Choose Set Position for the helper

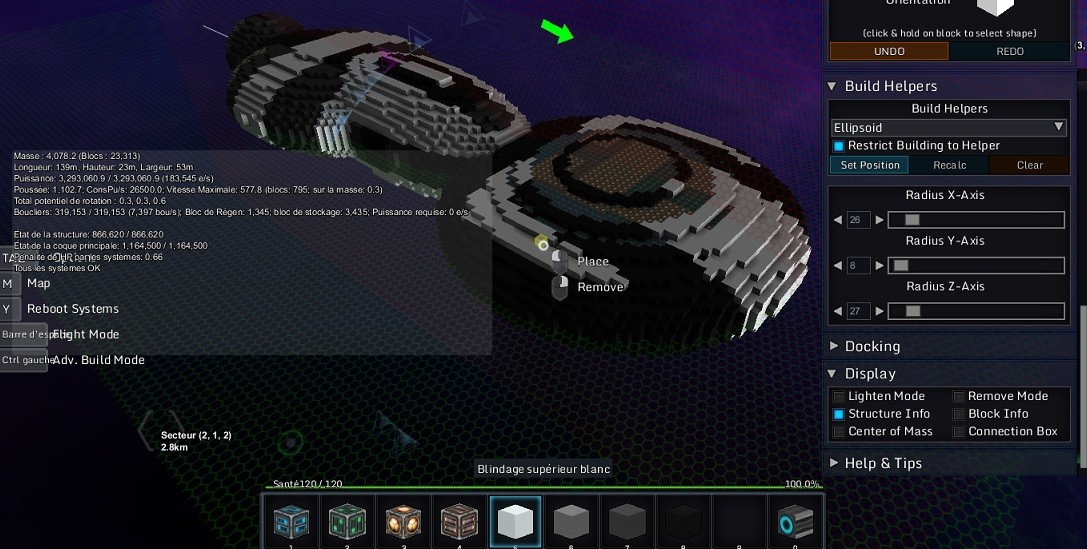[869, 165]
